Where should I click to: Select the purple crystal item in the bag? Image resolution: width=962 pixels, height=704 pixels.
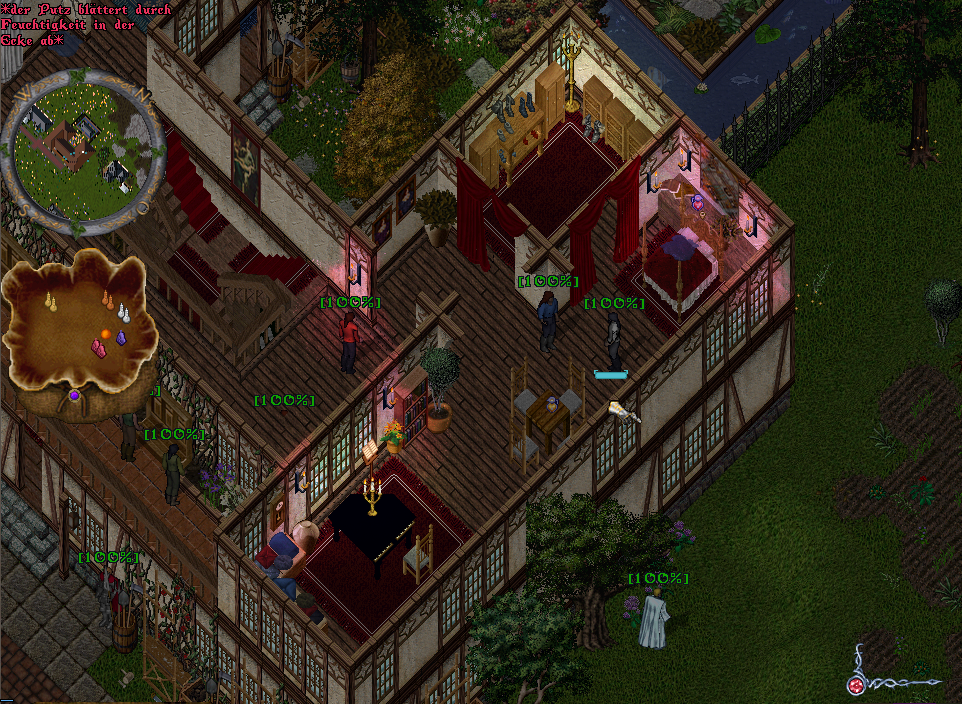point(122,338)
